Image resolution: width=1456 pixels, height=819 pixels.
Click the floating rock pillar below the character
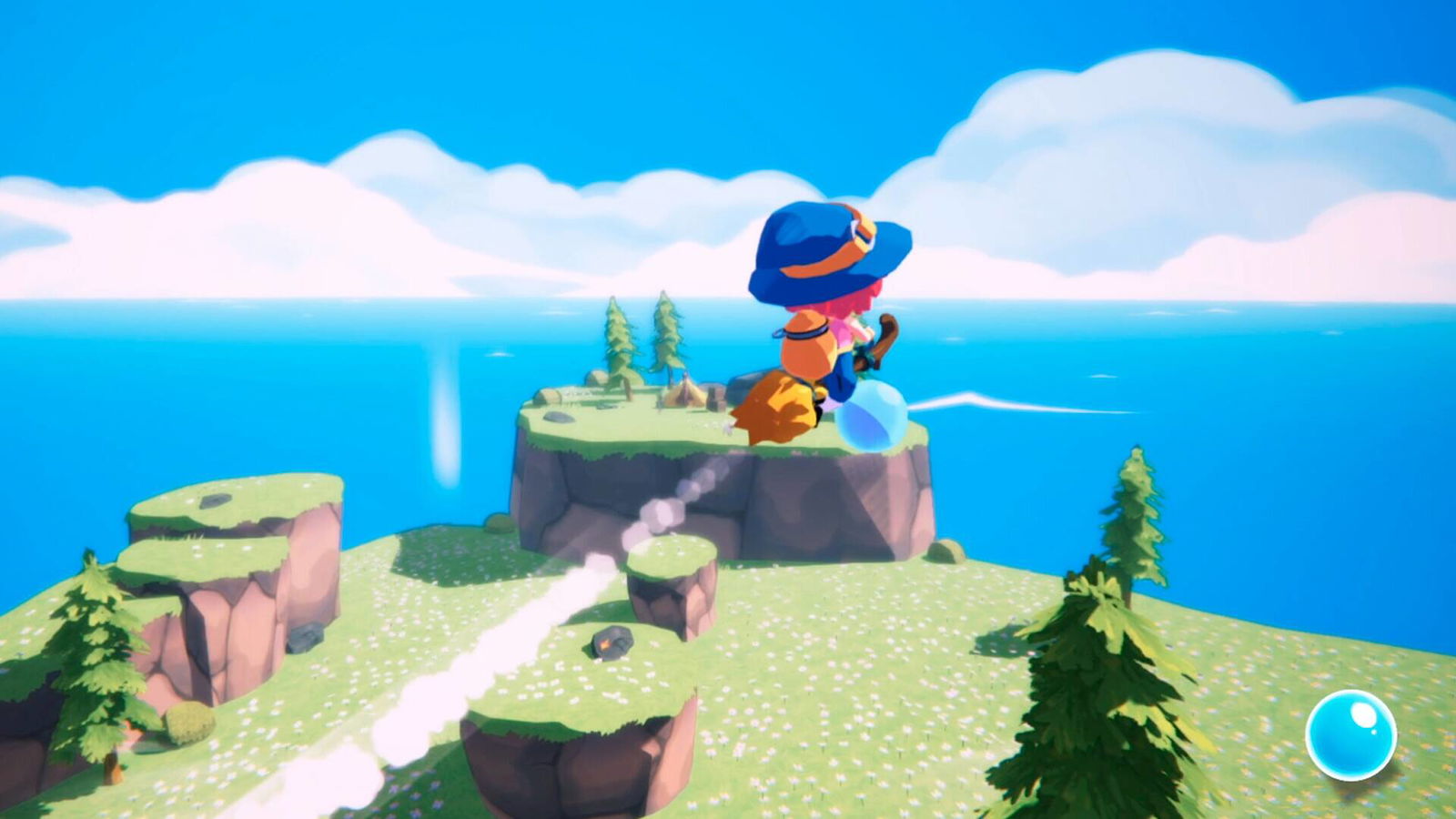tap(673, 591)
